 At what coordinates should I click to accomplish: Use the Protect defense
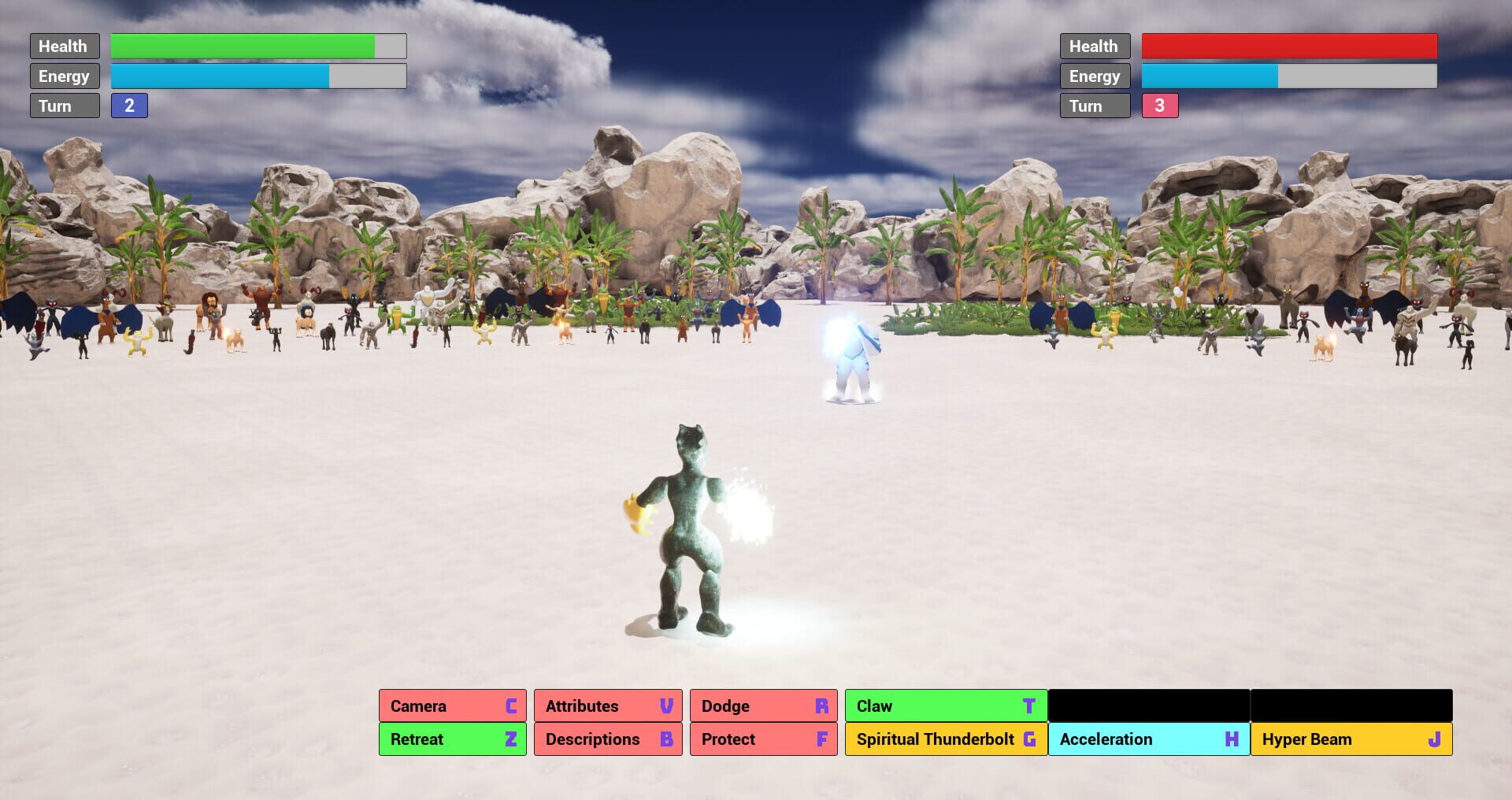tap(762, 739)
